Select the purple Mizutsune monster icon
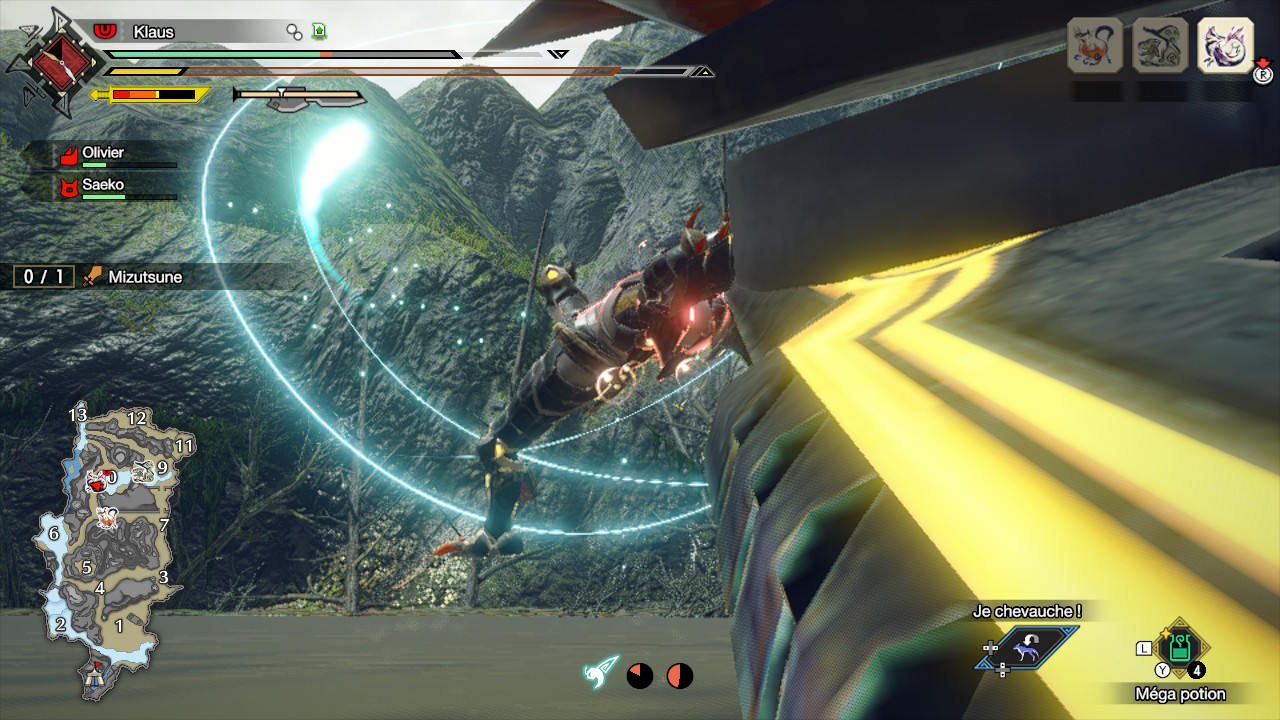The image size is (1280, 720). point(1225,45)
